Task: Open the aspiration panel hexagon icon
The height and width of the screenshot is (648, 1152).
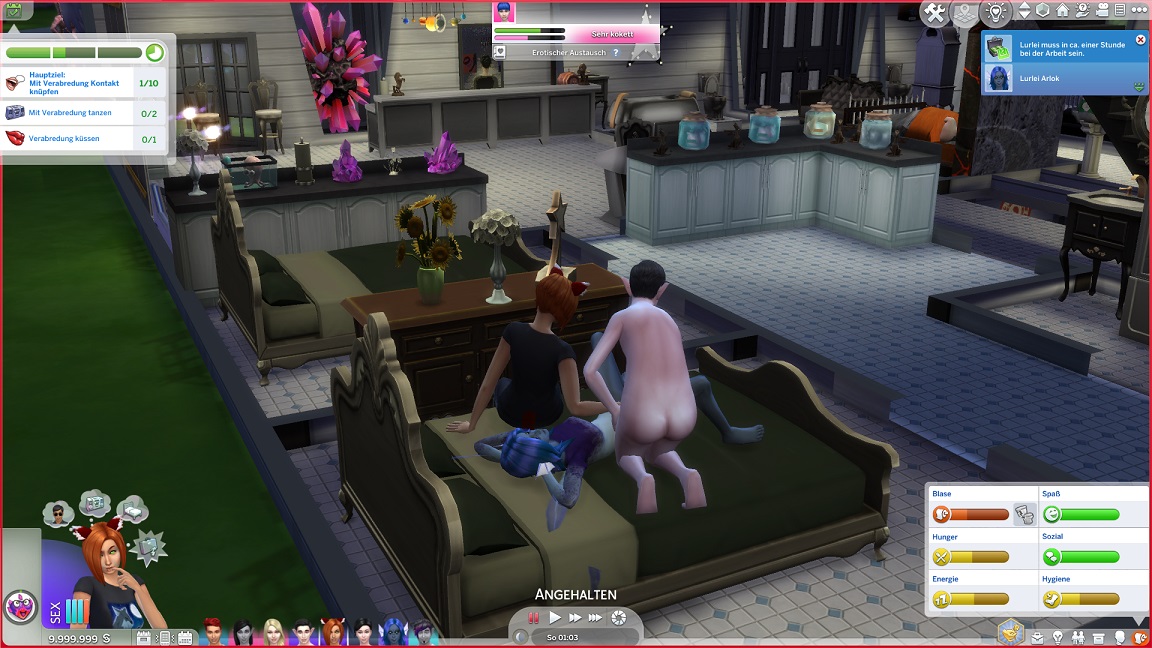Action: click(x=1011, y=632)
